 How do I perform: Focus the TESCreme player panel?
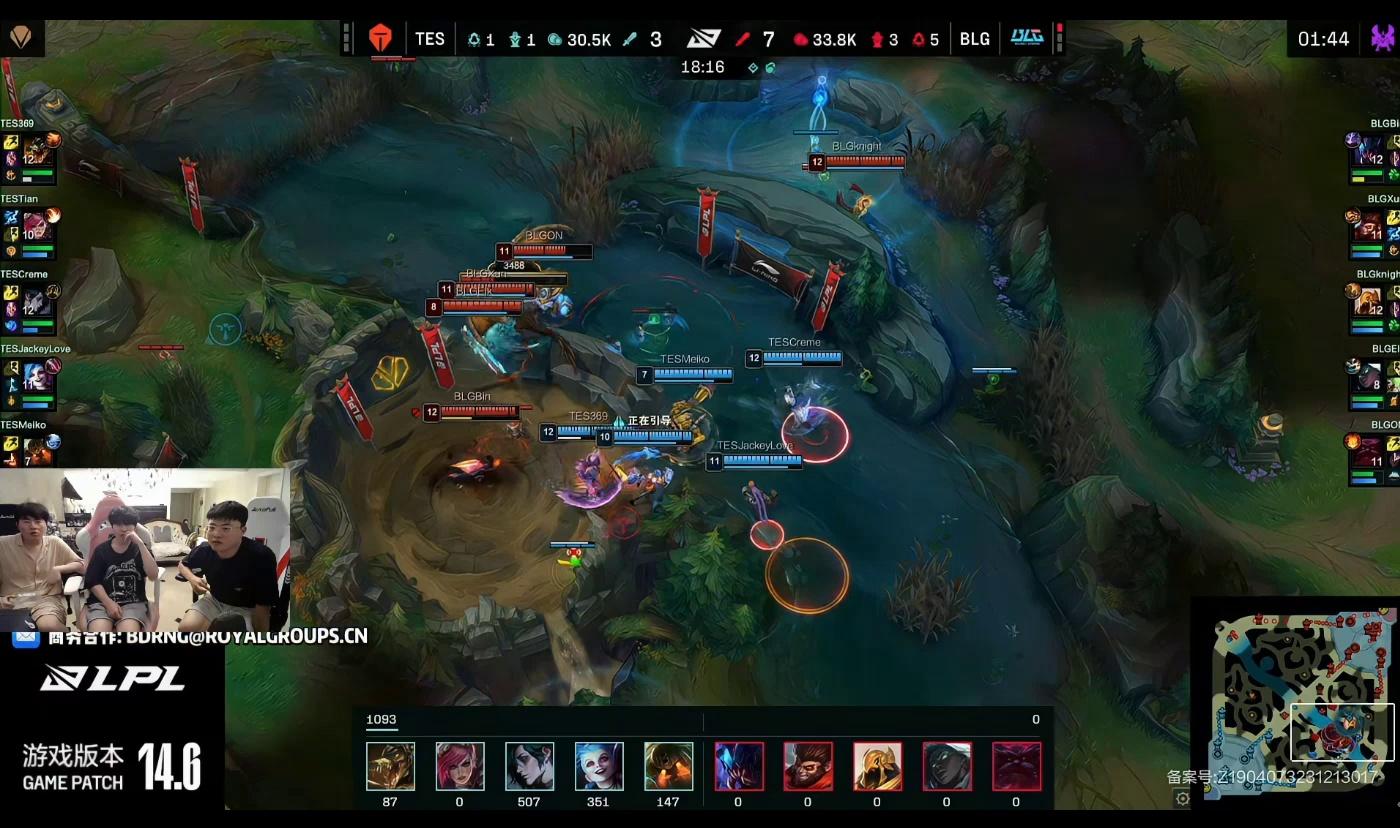(x=30, y=304)
